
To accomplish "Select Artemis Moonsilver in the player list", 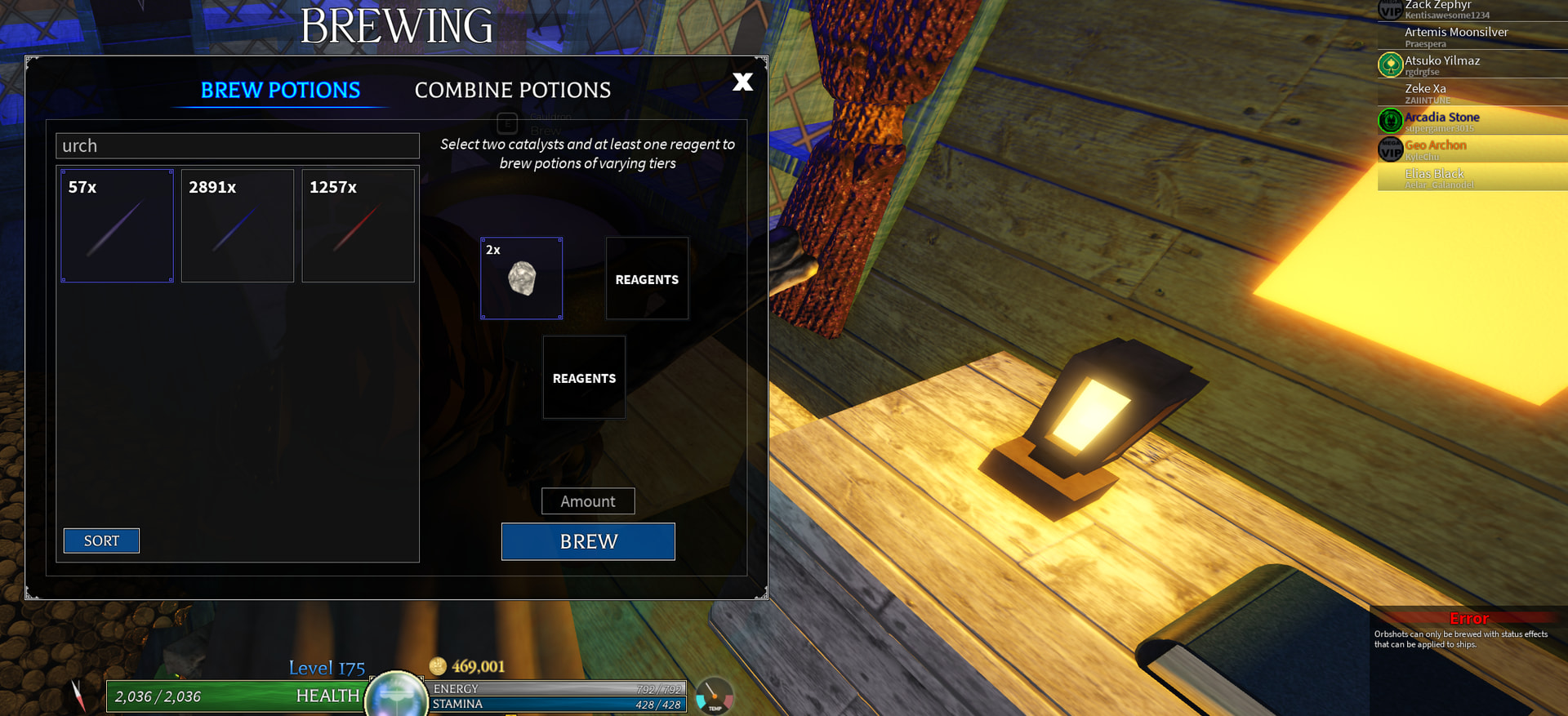I will click(1455, 36).
